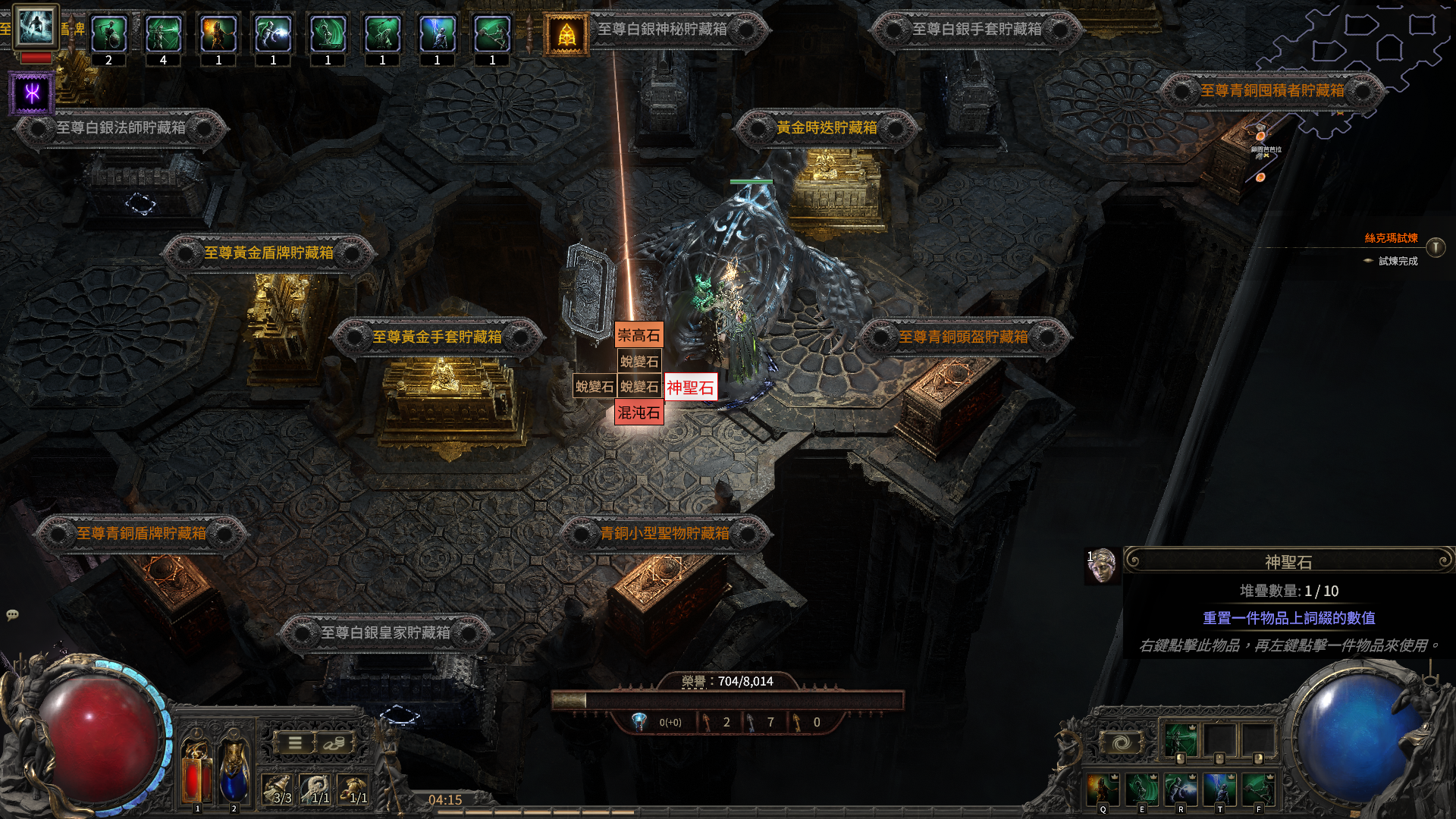Viewport: 1456px width, 819px height.
Task: Open the 至尊白銀法師貯藏箱 chest label
Action: pos(121,128)
